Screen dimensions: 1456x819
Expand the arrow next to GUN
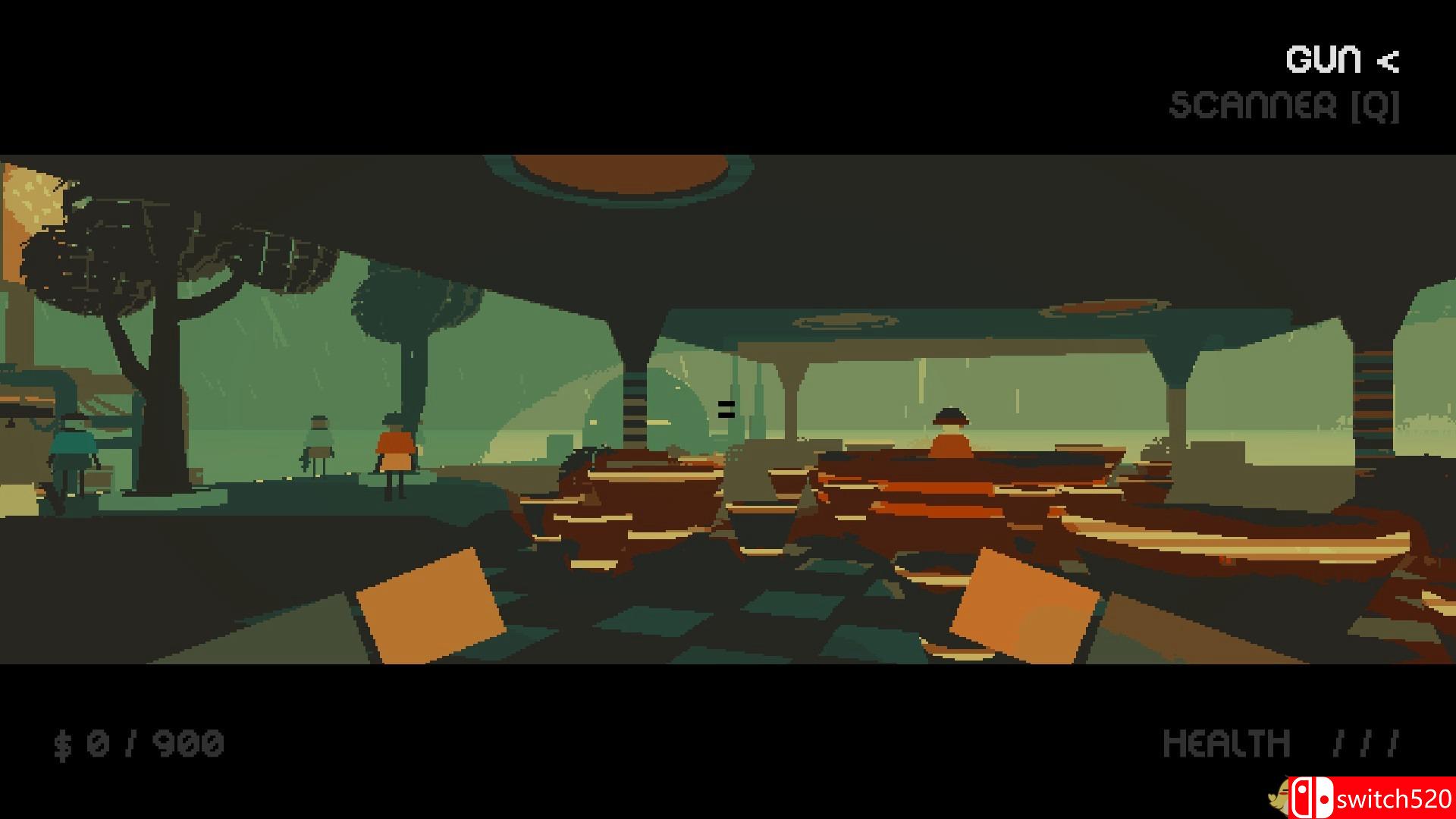(x=1389, y=59)
